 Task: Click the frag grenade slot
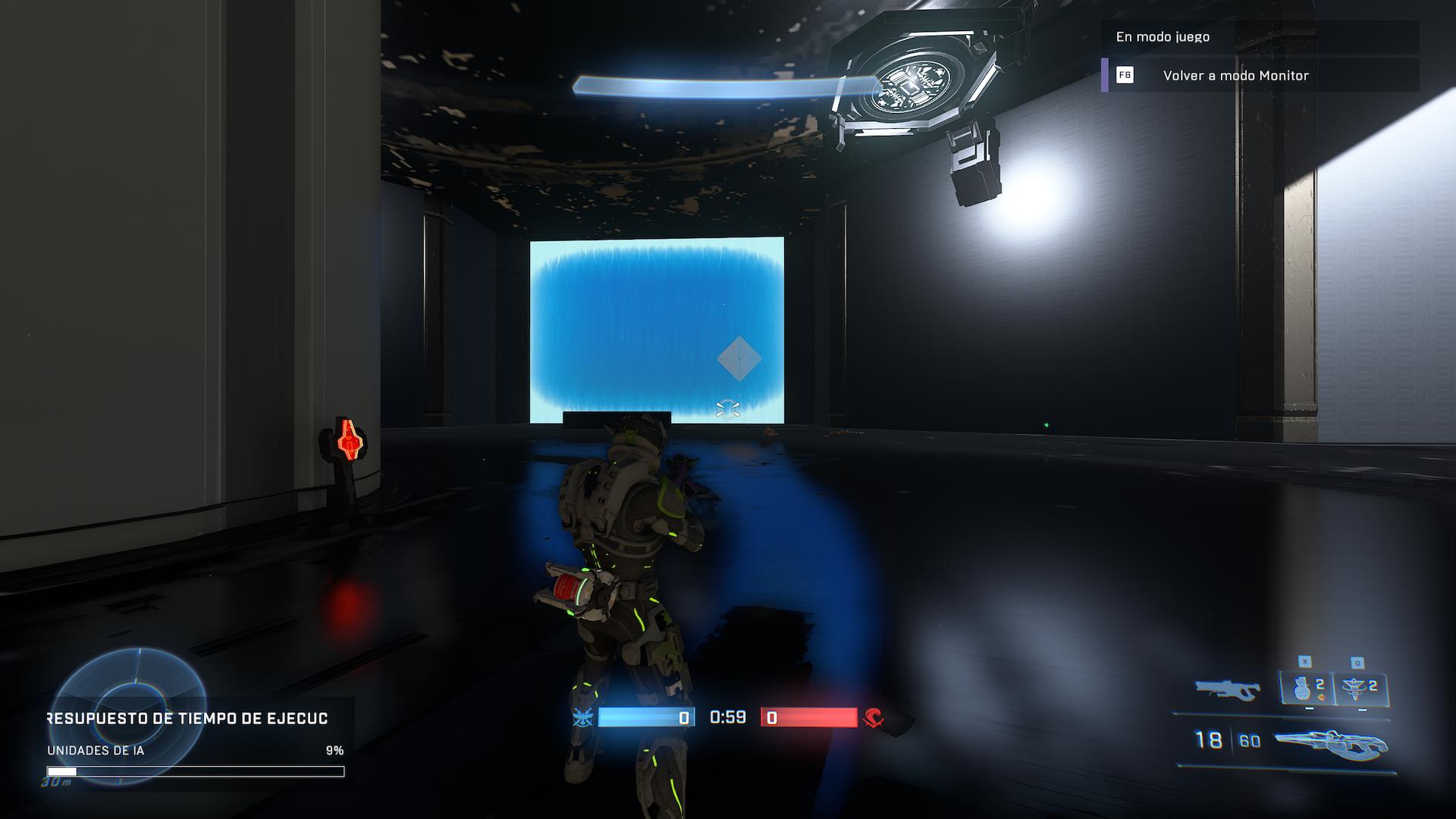1307,689
